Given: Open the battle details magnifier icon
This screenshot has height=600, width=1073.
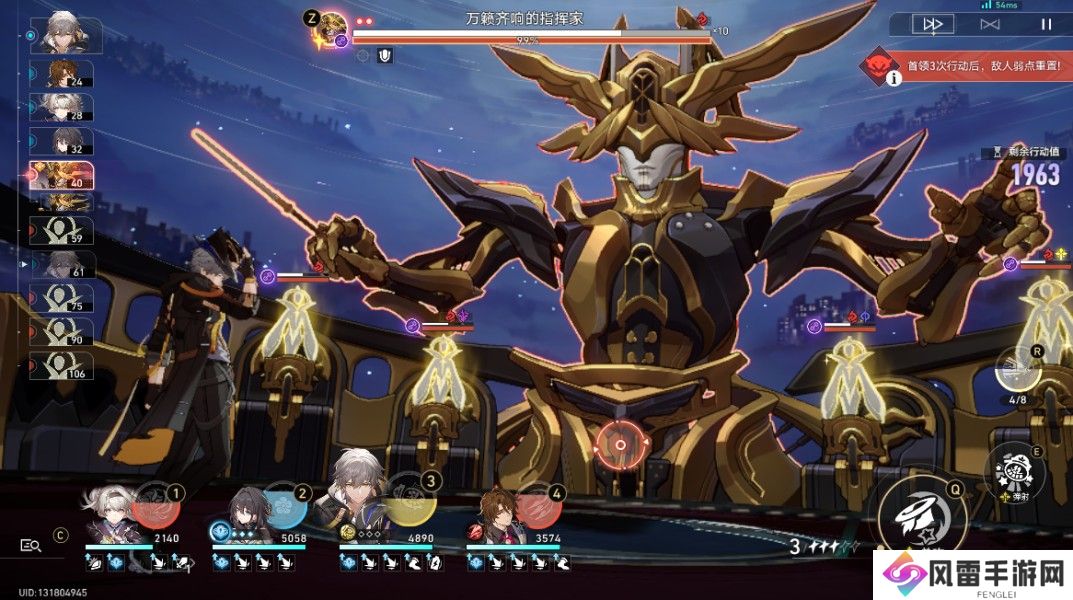Looking at the screenshot, I should [31, 545].
